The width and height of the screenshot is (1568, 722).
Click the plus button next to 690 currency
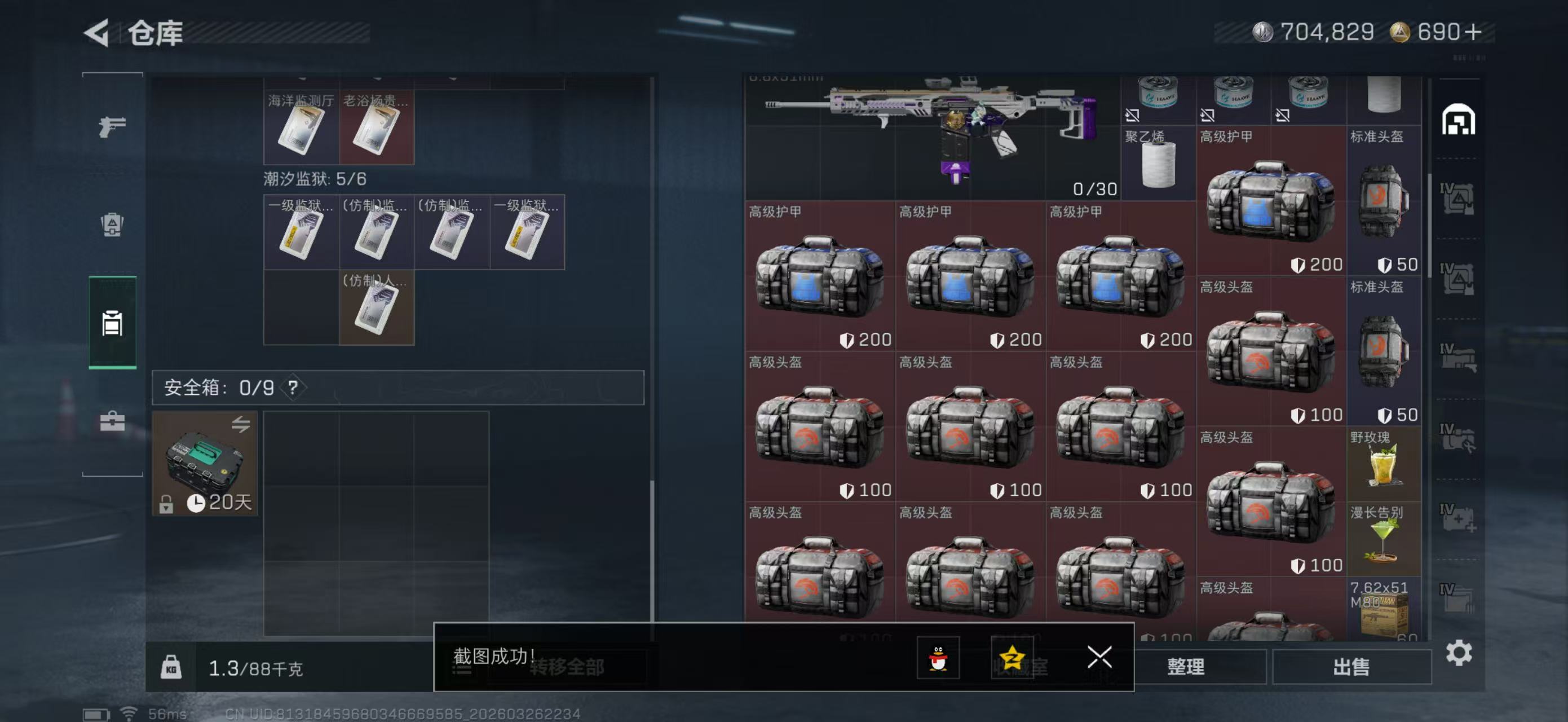point(1474,32)
